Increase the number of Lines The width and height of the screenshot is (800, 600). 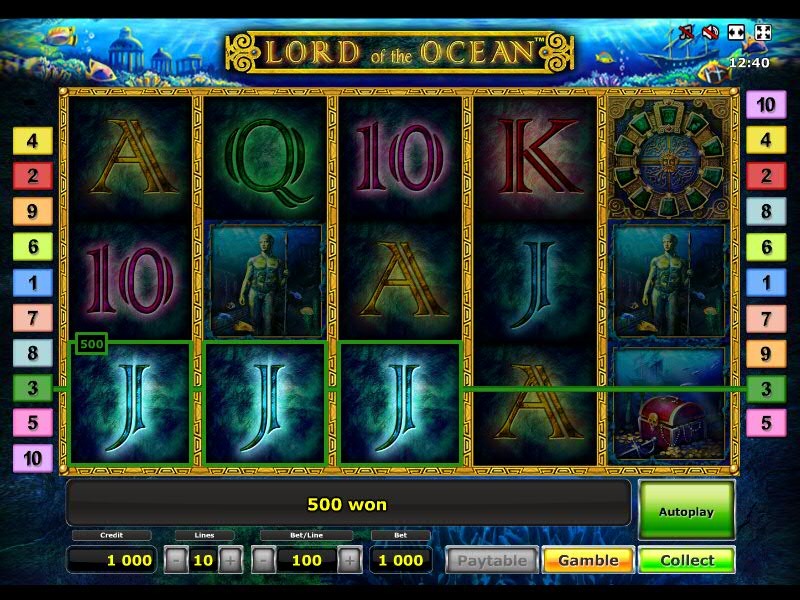click(230, 560)
